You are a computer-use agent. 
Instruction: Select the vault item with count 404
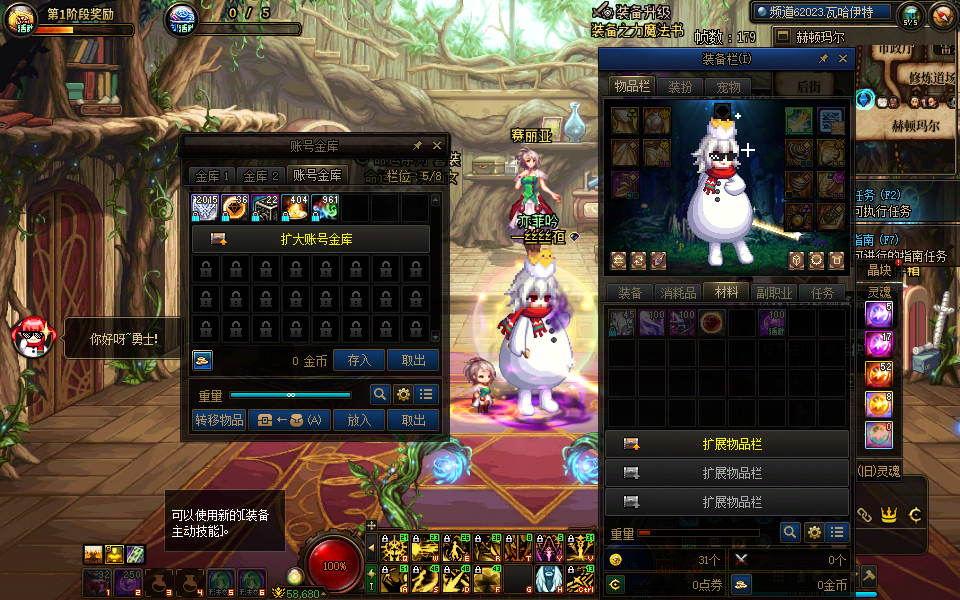click(295, 207)
